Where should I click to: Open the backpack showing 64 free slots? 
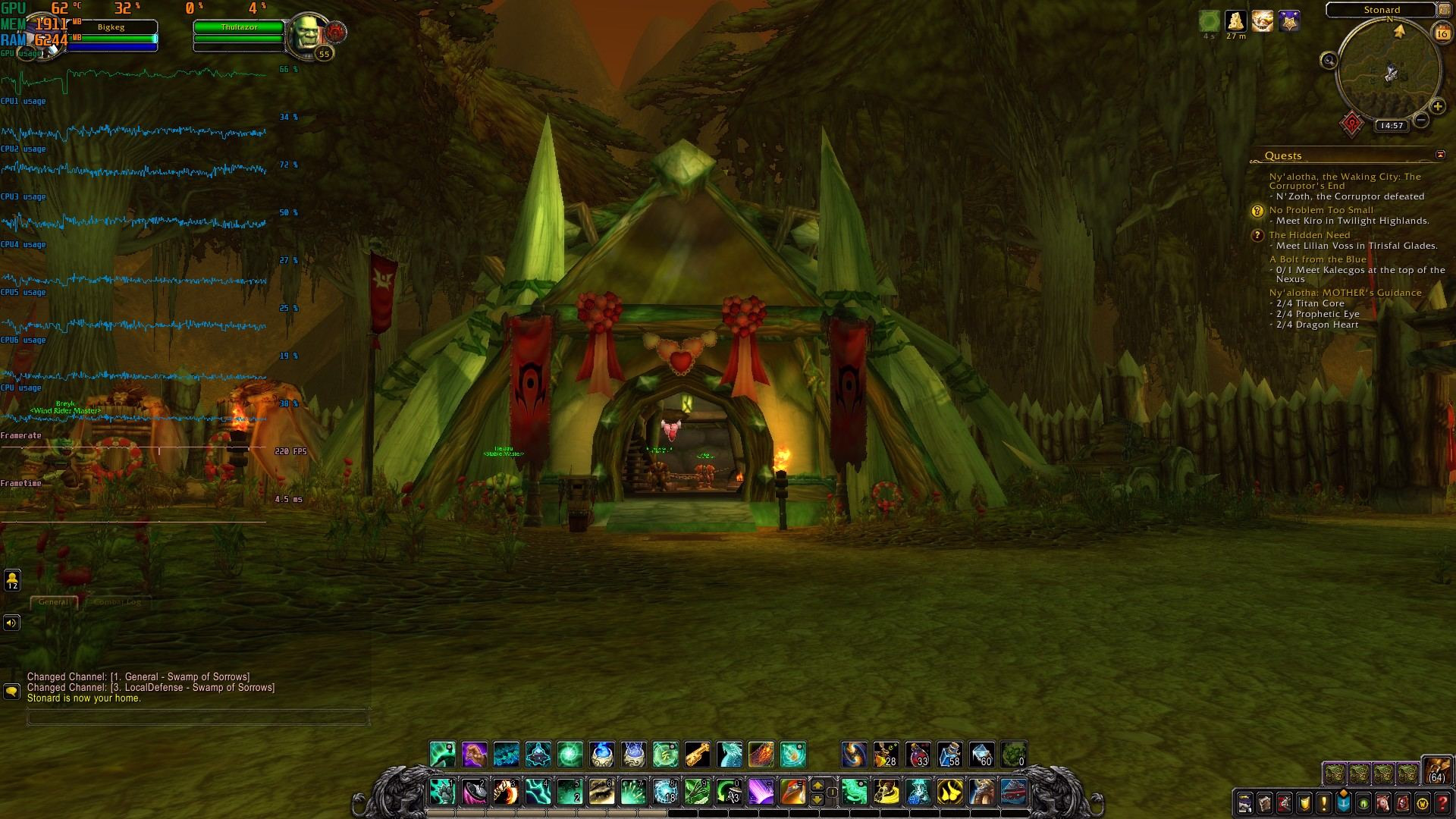(1436, 770)
